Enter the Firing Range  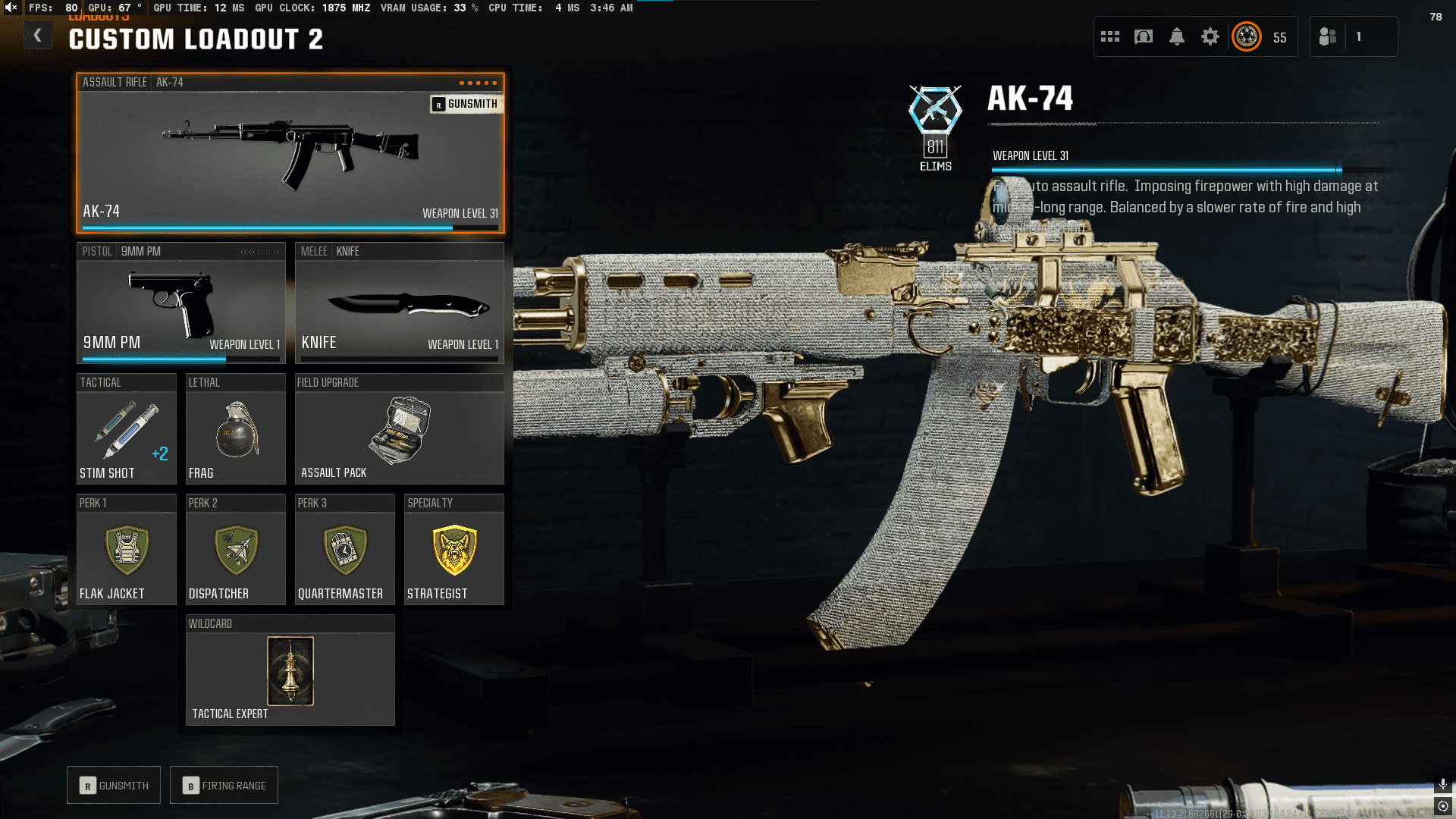[x=224, y=786]
